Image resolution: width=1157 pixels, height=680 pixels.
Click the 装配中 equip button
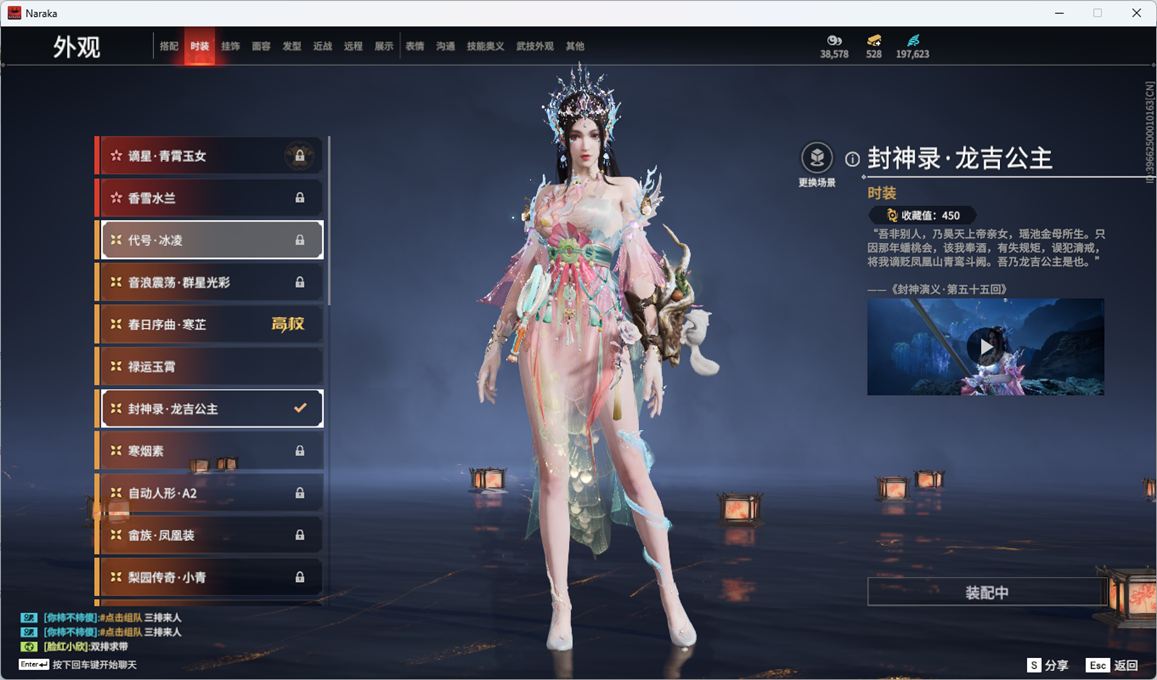(986, 592)
